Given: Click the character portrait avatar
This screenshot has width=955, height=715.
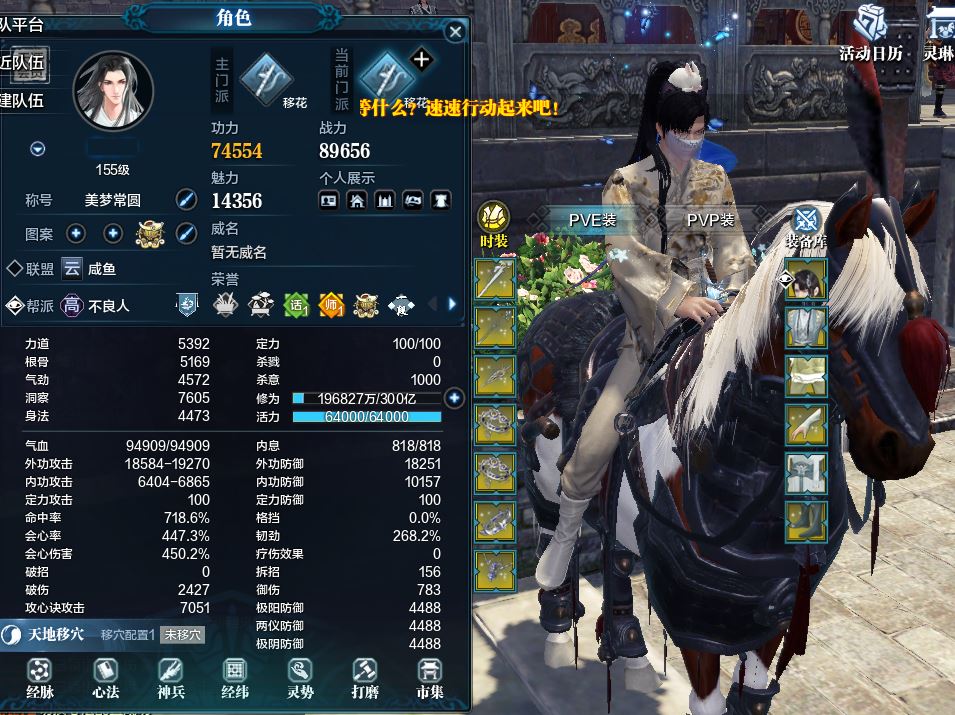Looking at the screenshot, I should tap(112, 89).
